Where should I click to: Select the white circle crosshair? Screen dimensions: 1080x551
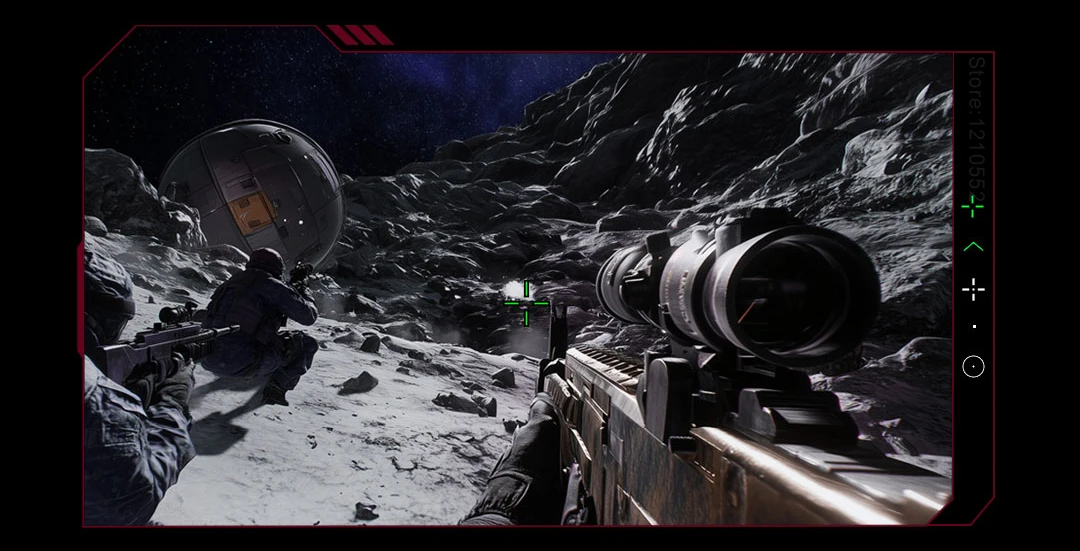click(973, 367)
